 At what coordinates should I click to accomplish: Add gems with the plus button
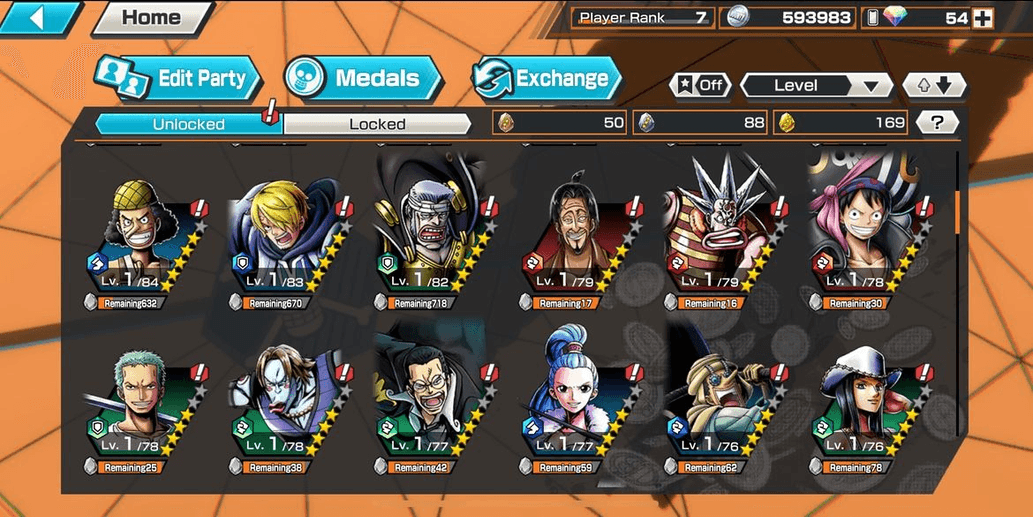tap(982, 18)
